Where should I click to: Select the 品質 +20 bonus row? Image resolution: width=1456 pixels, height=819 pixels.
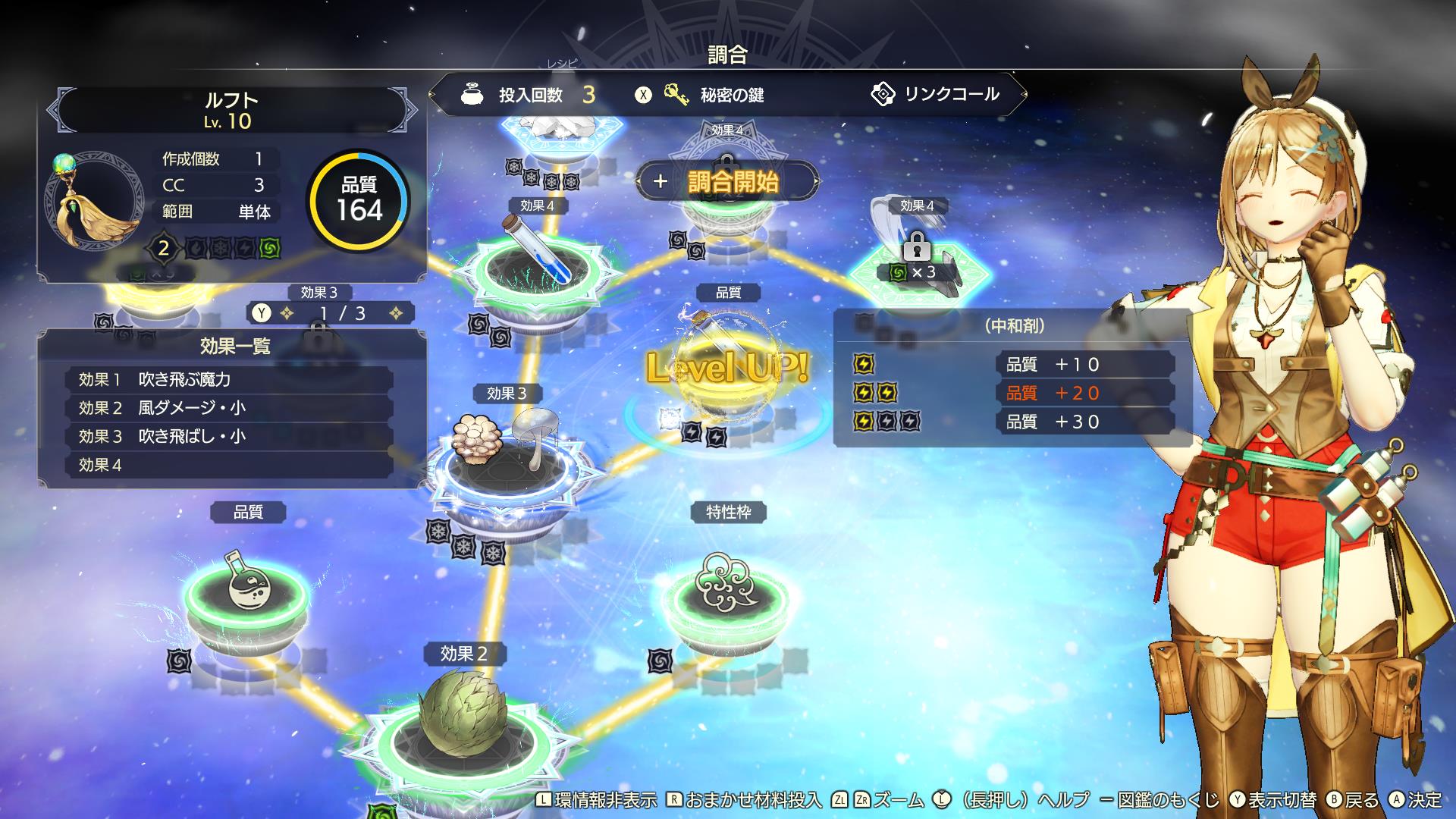[1084, 393]
